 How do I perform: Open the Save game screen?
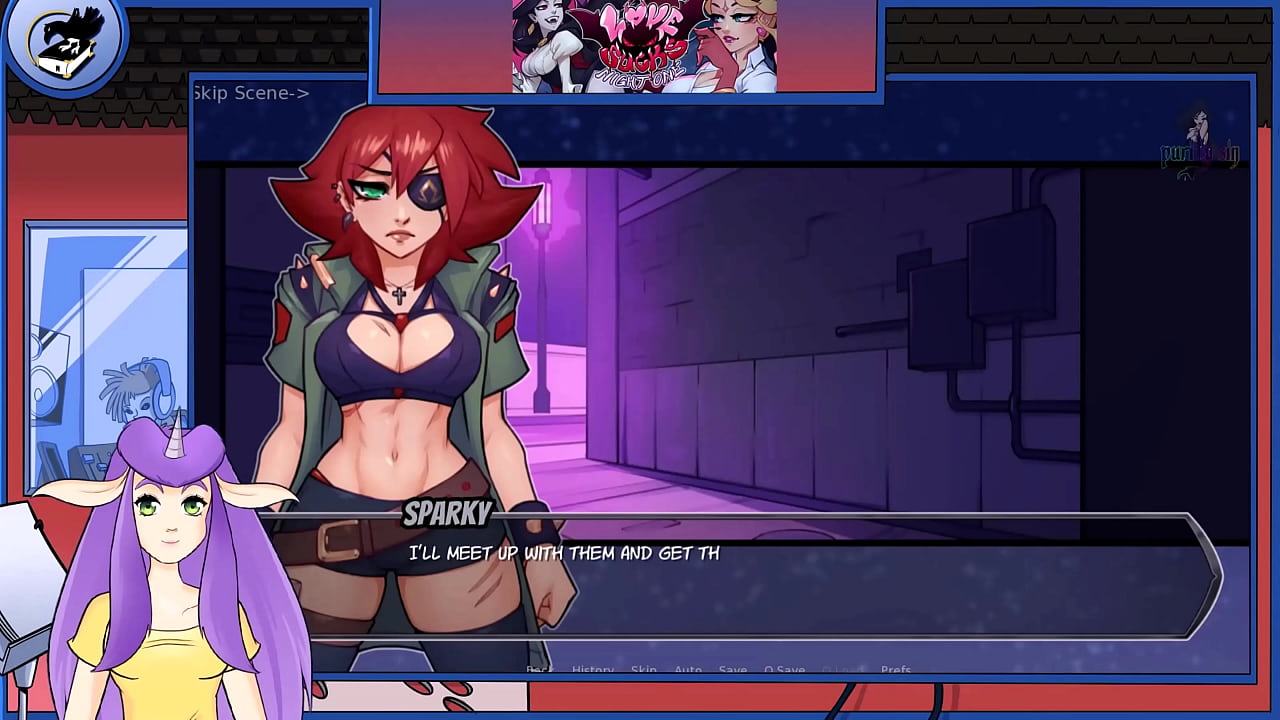[x=733, y=670]
